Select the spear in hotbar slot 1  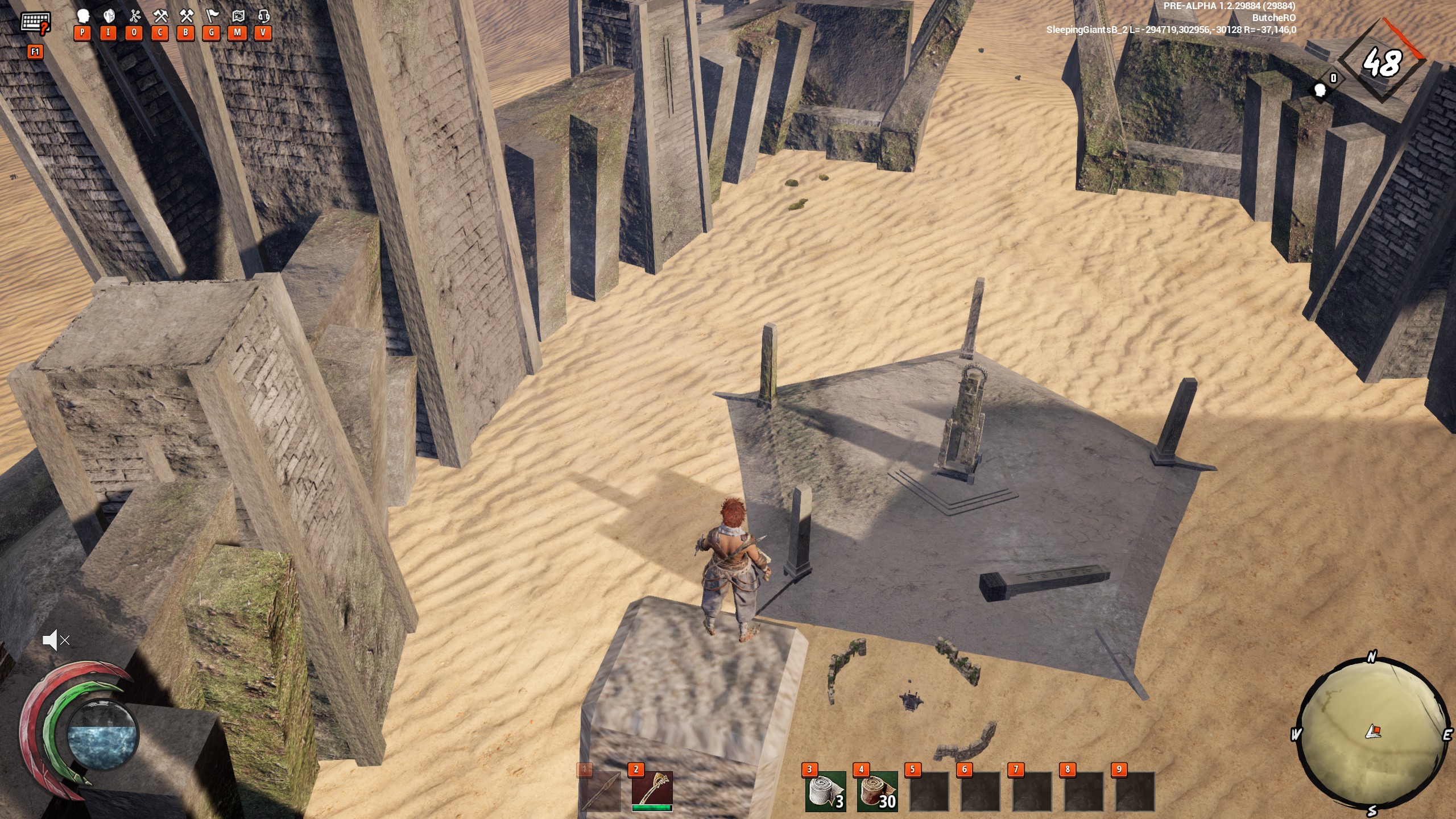[x=601, y=791]
